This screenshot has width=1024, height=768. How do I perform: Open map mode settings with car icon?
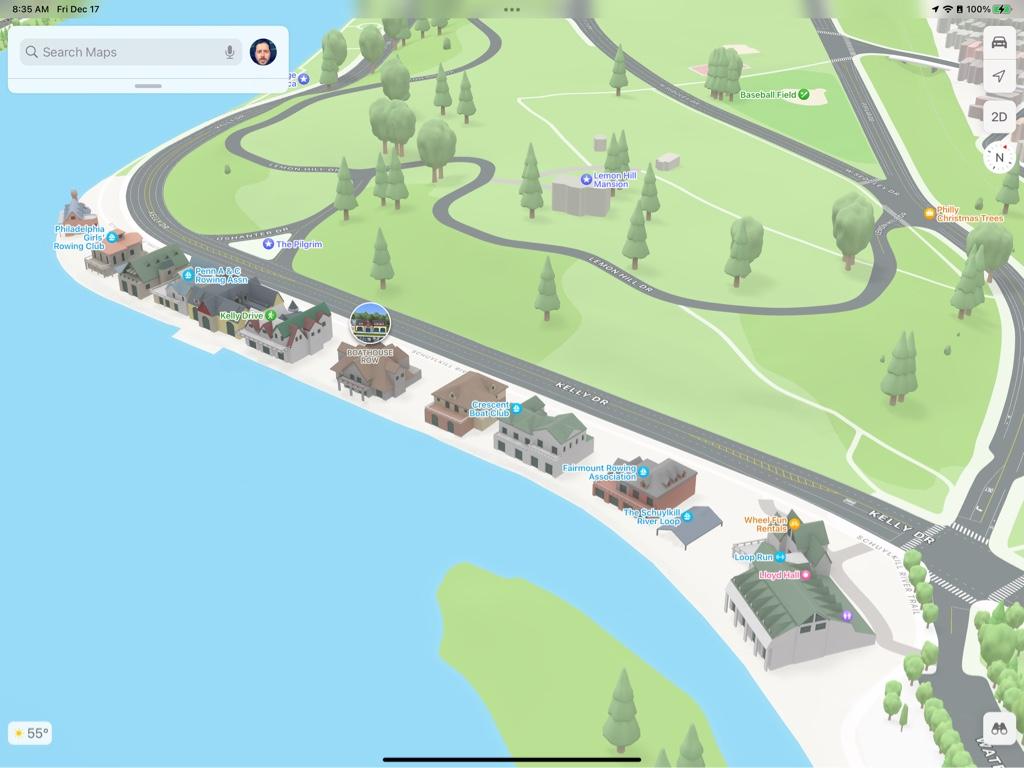coord(999,43)
